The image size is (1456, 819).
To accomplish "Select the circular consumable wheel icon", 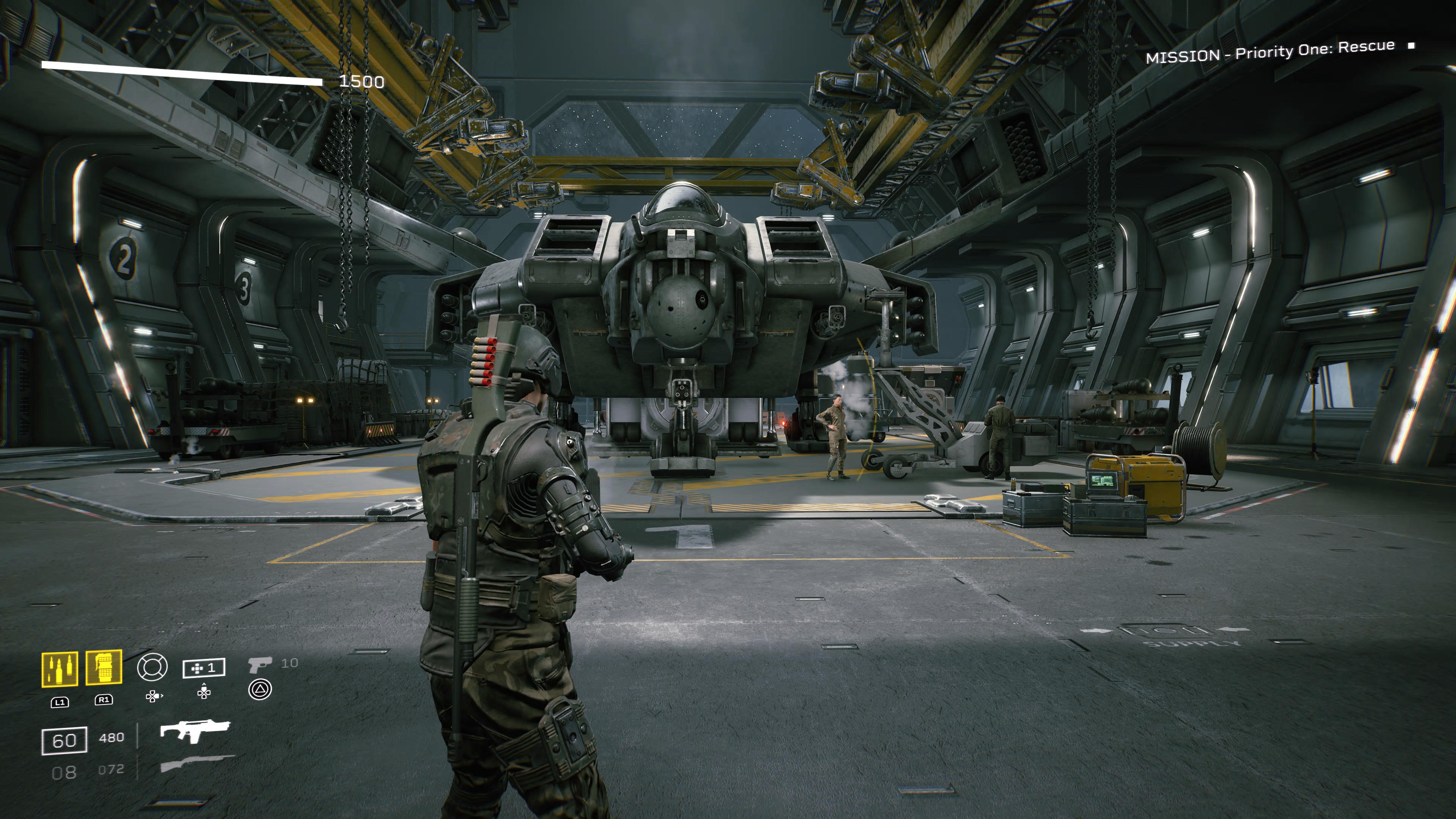I will click(x=152, y=667).
